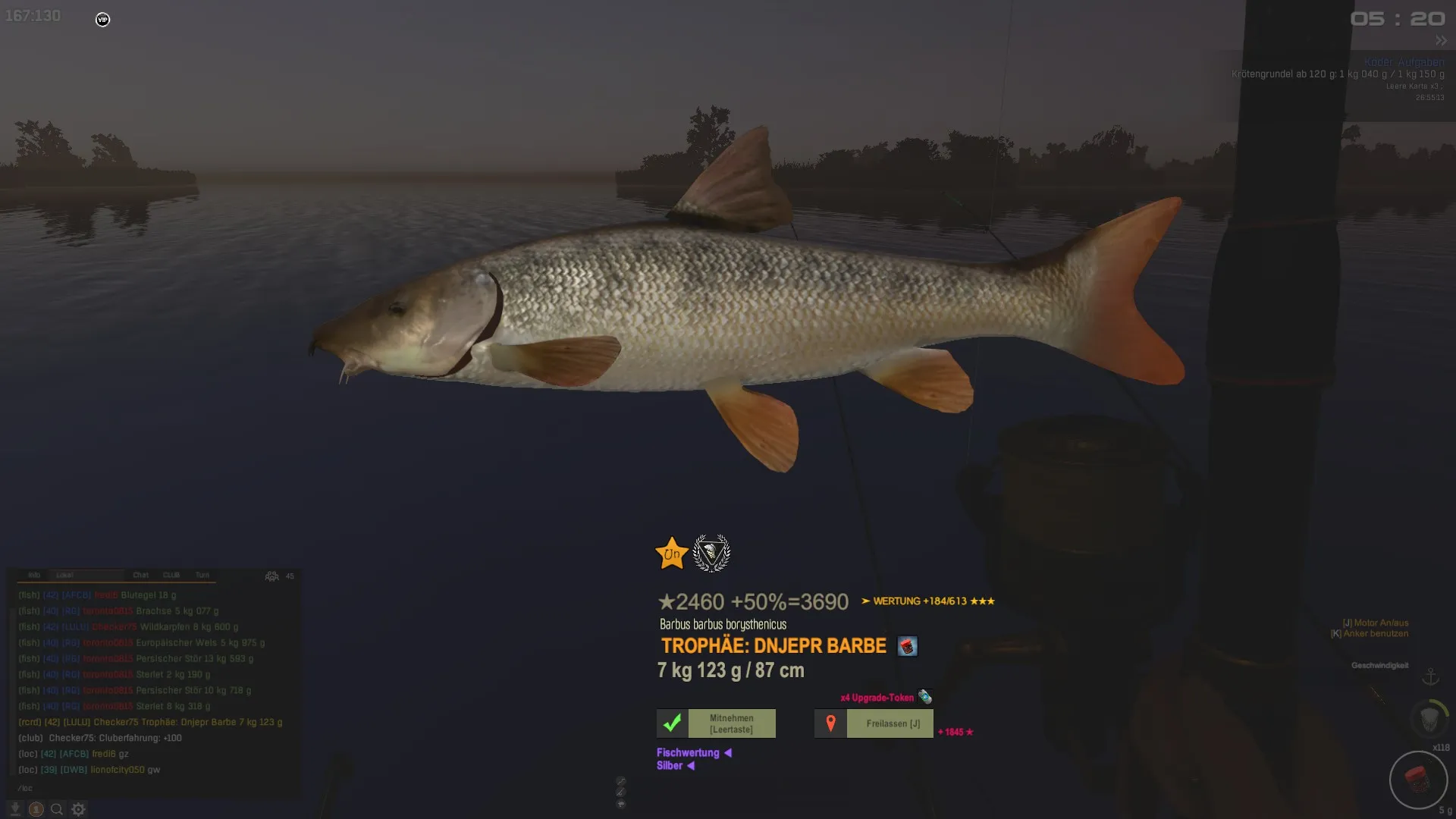Select the red bait can slot
The image size is (1456, 819).
[1417, 779]
